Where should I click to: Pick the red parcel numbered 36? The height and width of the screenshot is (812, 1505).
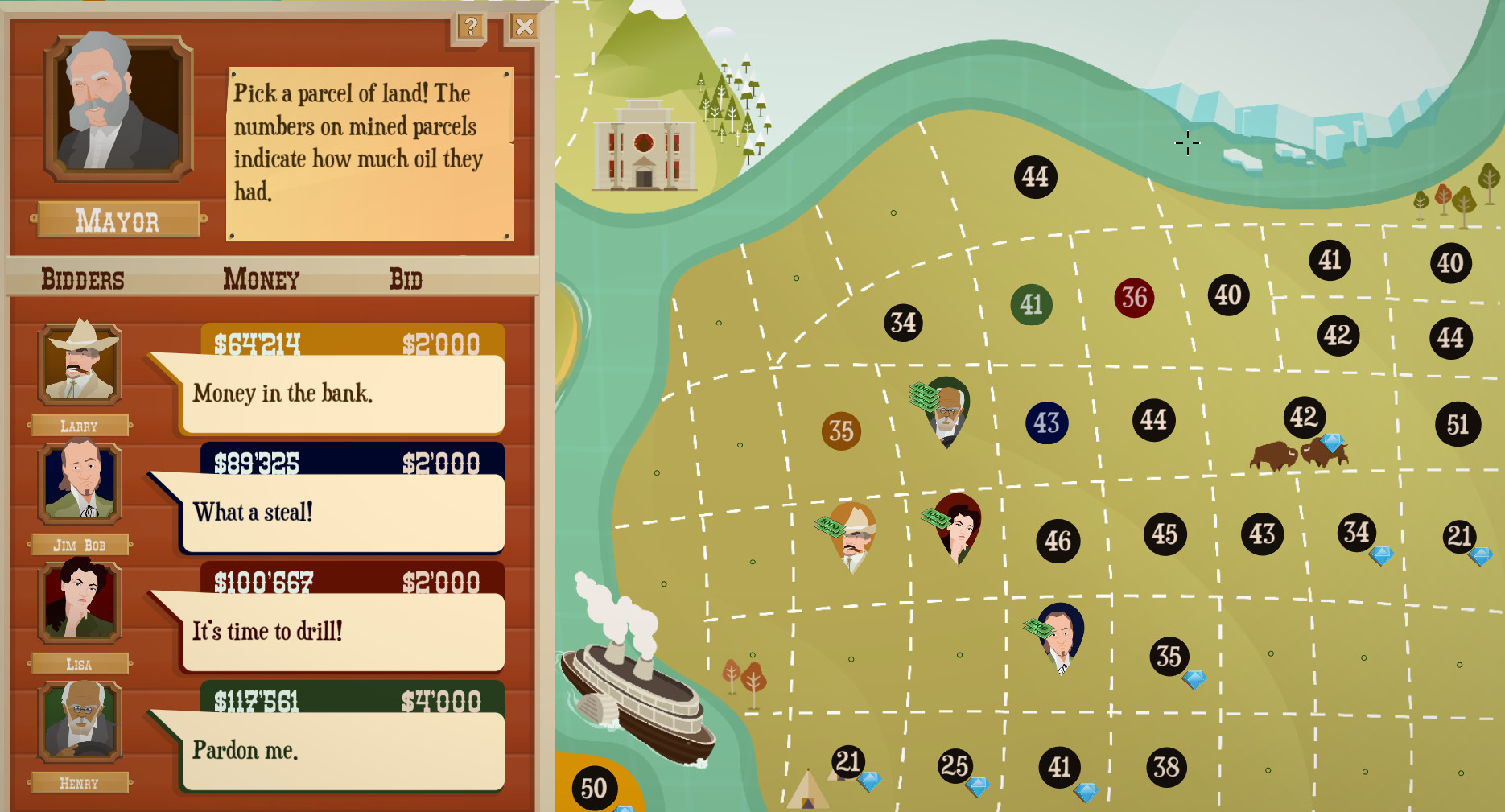pos(1134,298)
